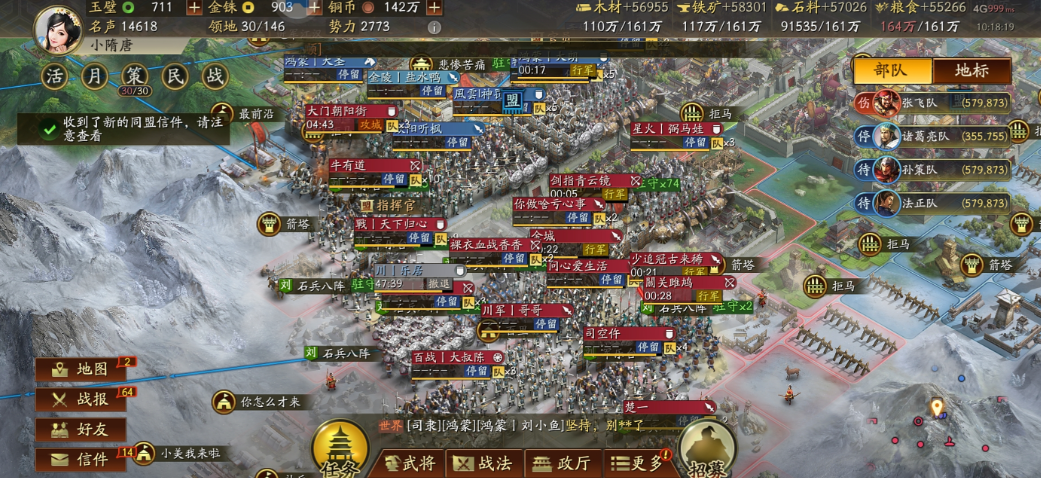1041x478 pixels.
Task: Switch to the 部队 tab
Action: [891, 71]
